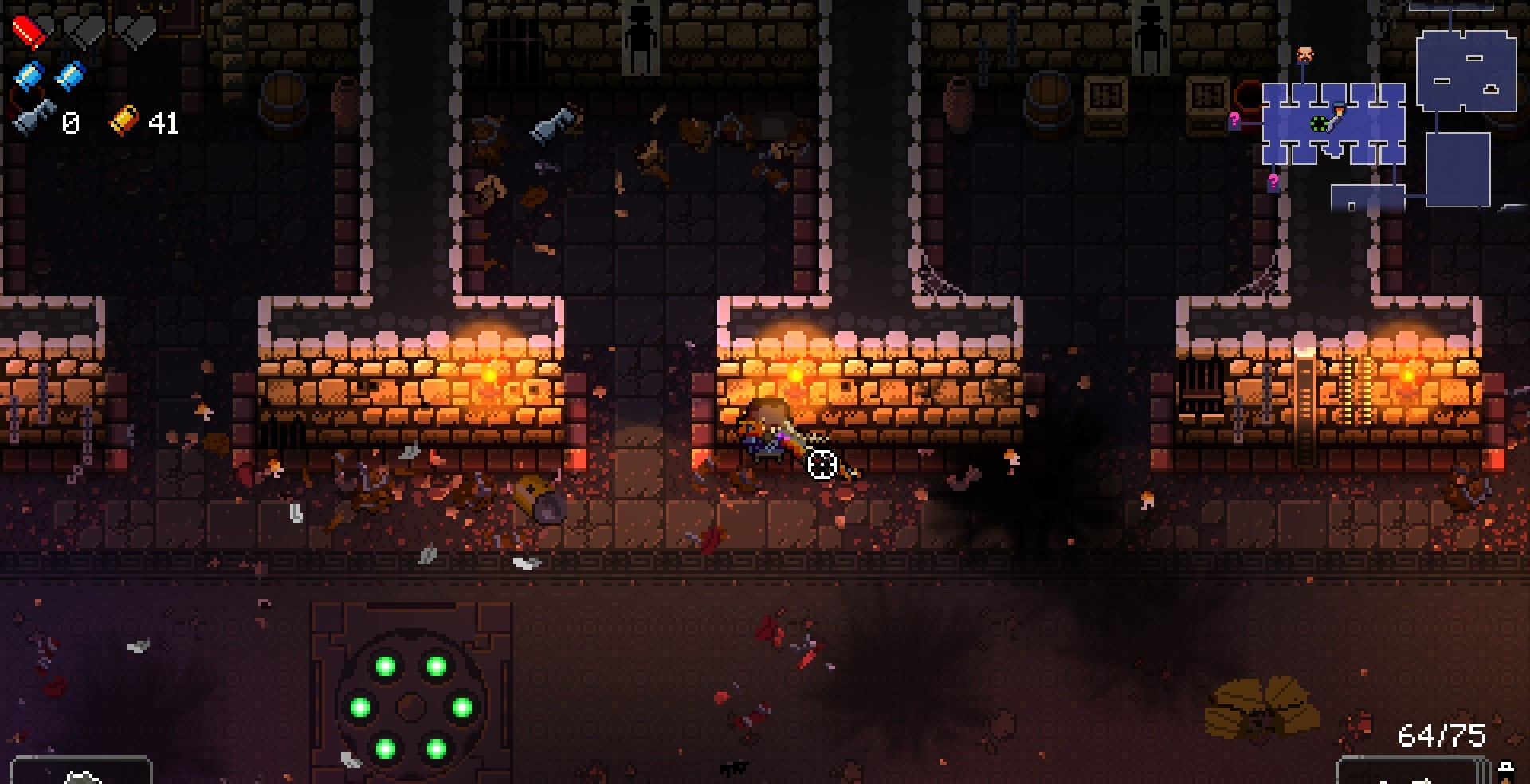Image resolution: width=1530 pixels, height=784 pixels.
Task: Select the large minimap room containing three obstacles
Action: 1465,70
